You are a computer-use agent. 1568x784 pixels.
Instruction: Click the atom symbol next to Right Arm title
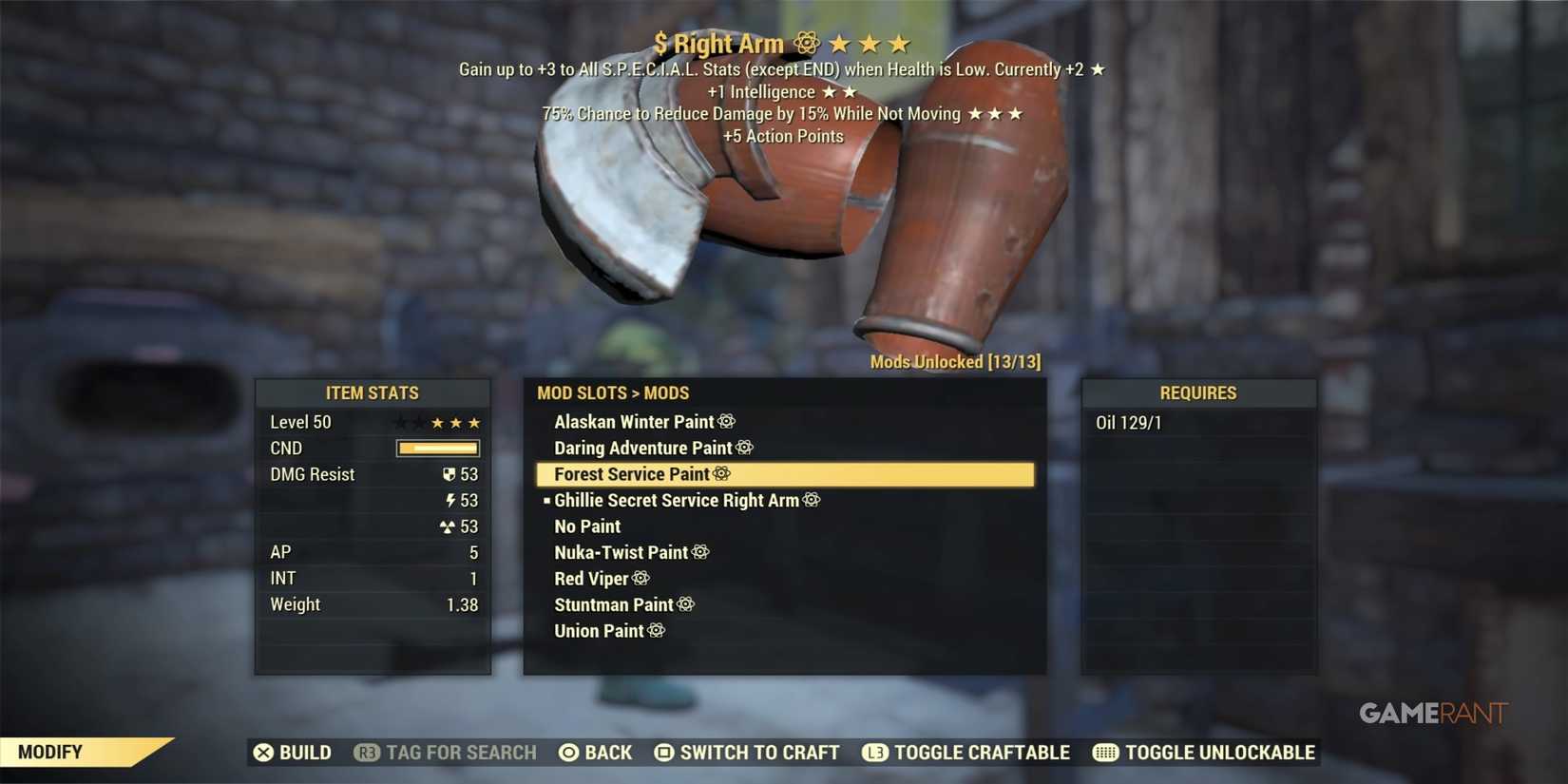tap(805, 43)
